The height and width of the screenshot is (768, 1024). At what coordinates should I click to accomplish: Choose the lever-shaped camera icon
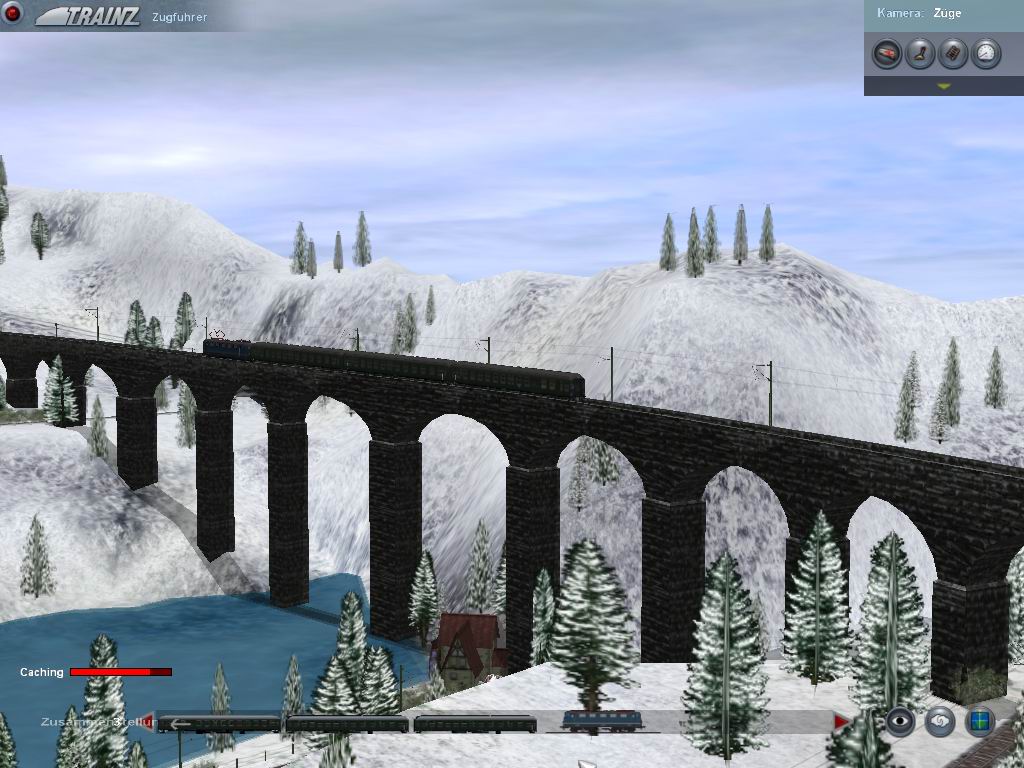point(920,53)
